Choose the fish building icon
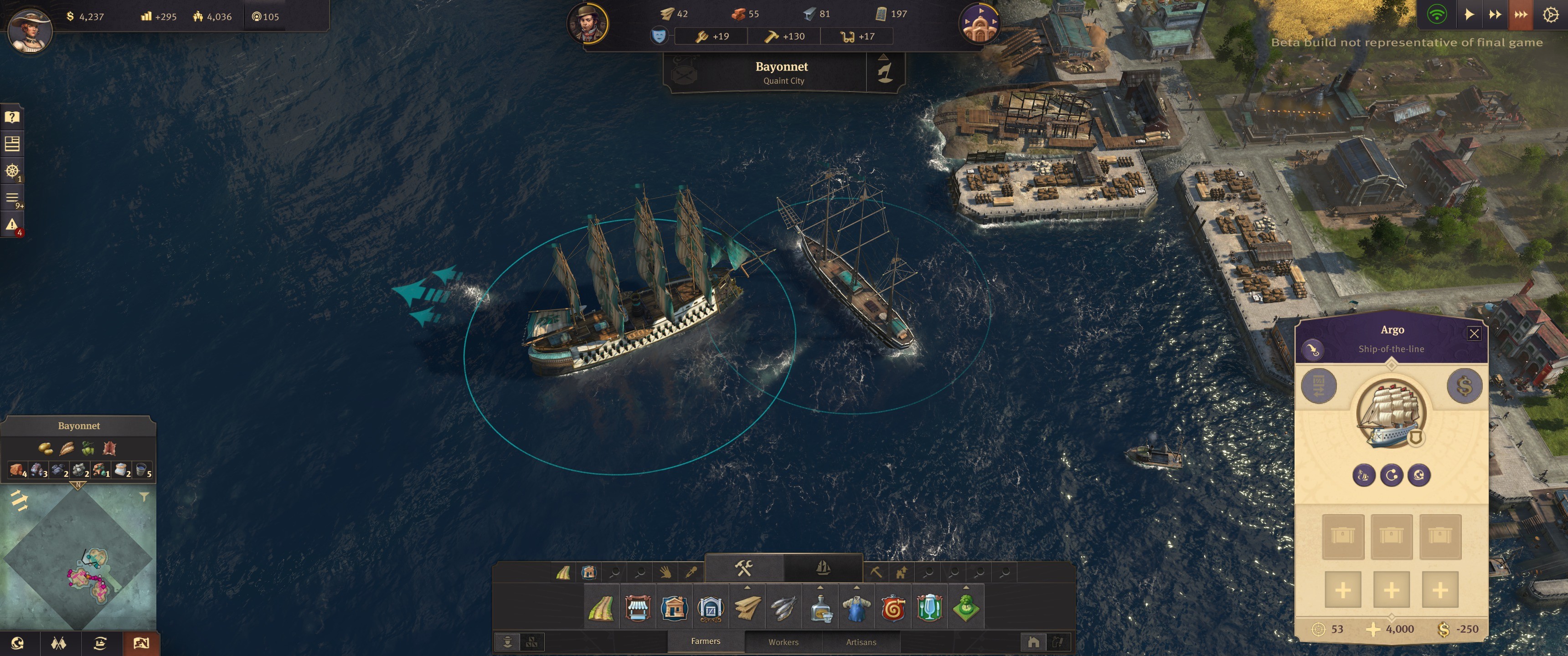Screen dimensions: 1568x656 click(784, 608)
